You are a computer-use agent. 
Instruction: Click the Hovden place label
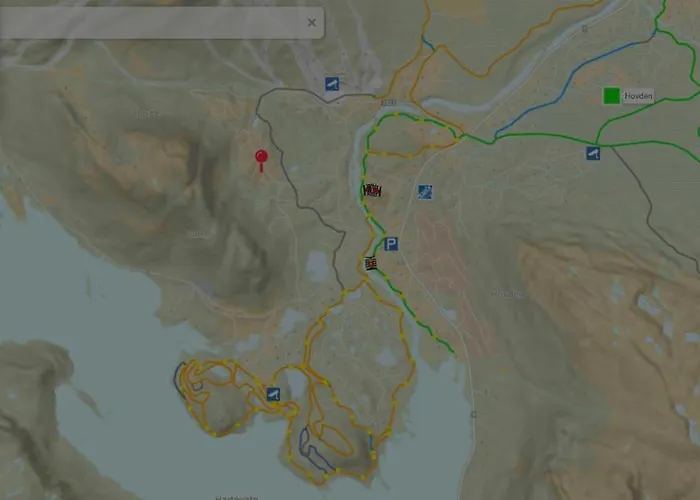pos(638,96)
